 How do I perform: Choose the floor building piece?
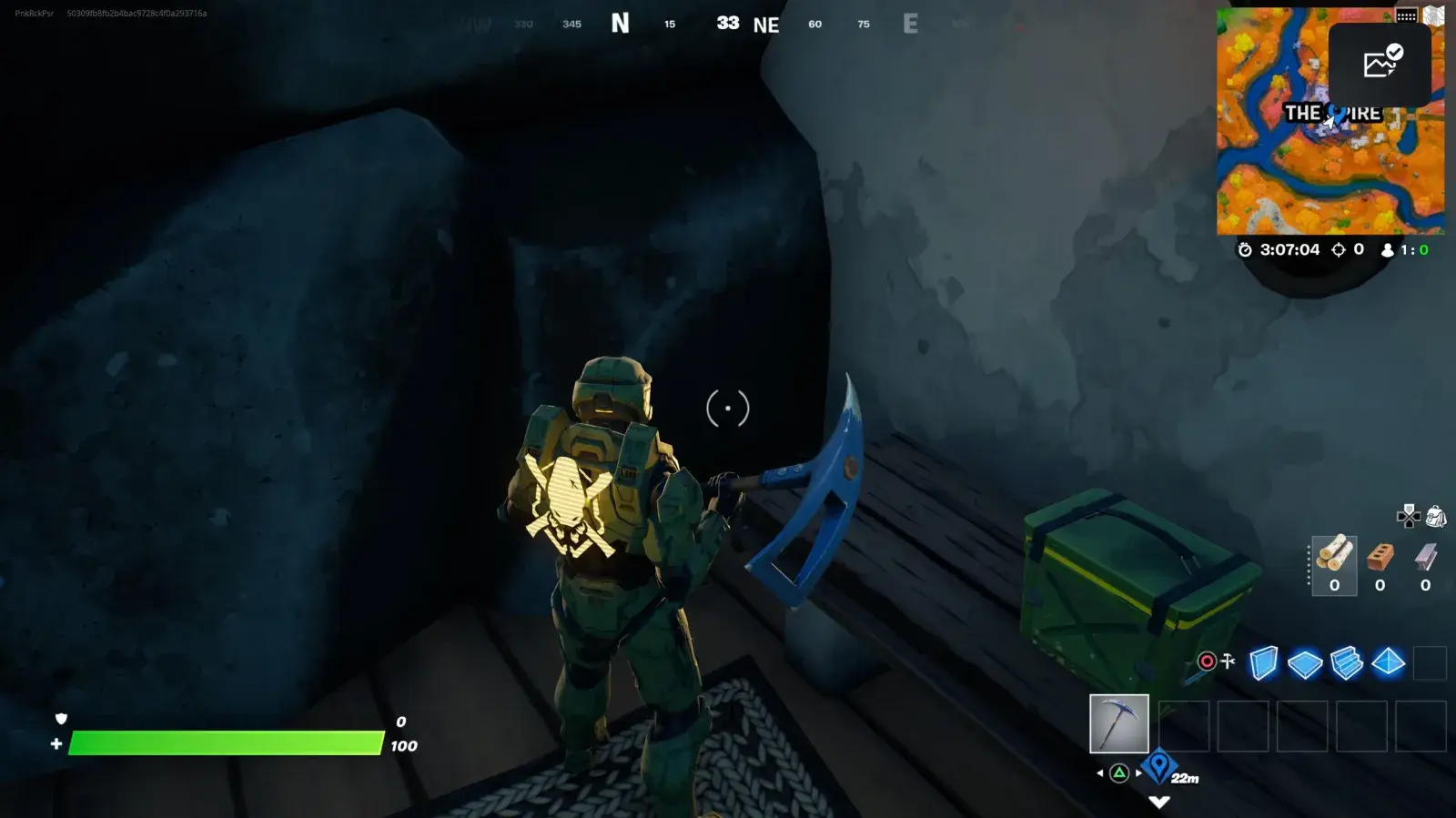click(x=1305, y=663)
